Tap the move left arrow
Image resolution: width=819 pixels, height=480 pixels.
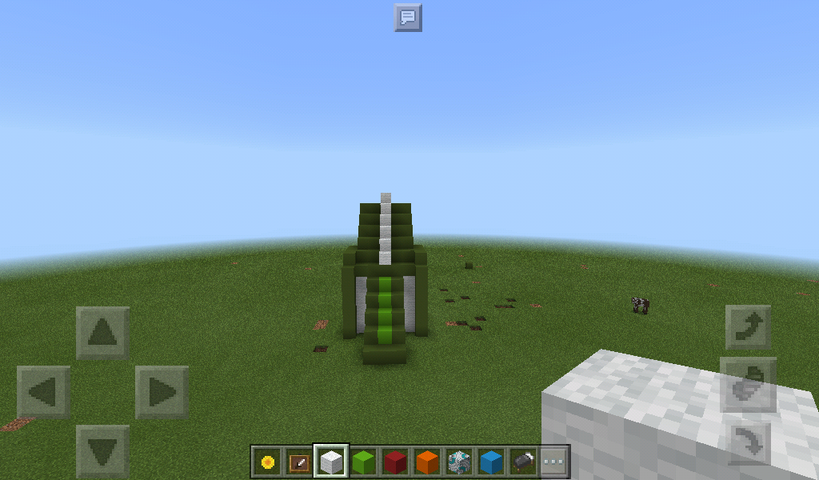click(x=44, y=392)
